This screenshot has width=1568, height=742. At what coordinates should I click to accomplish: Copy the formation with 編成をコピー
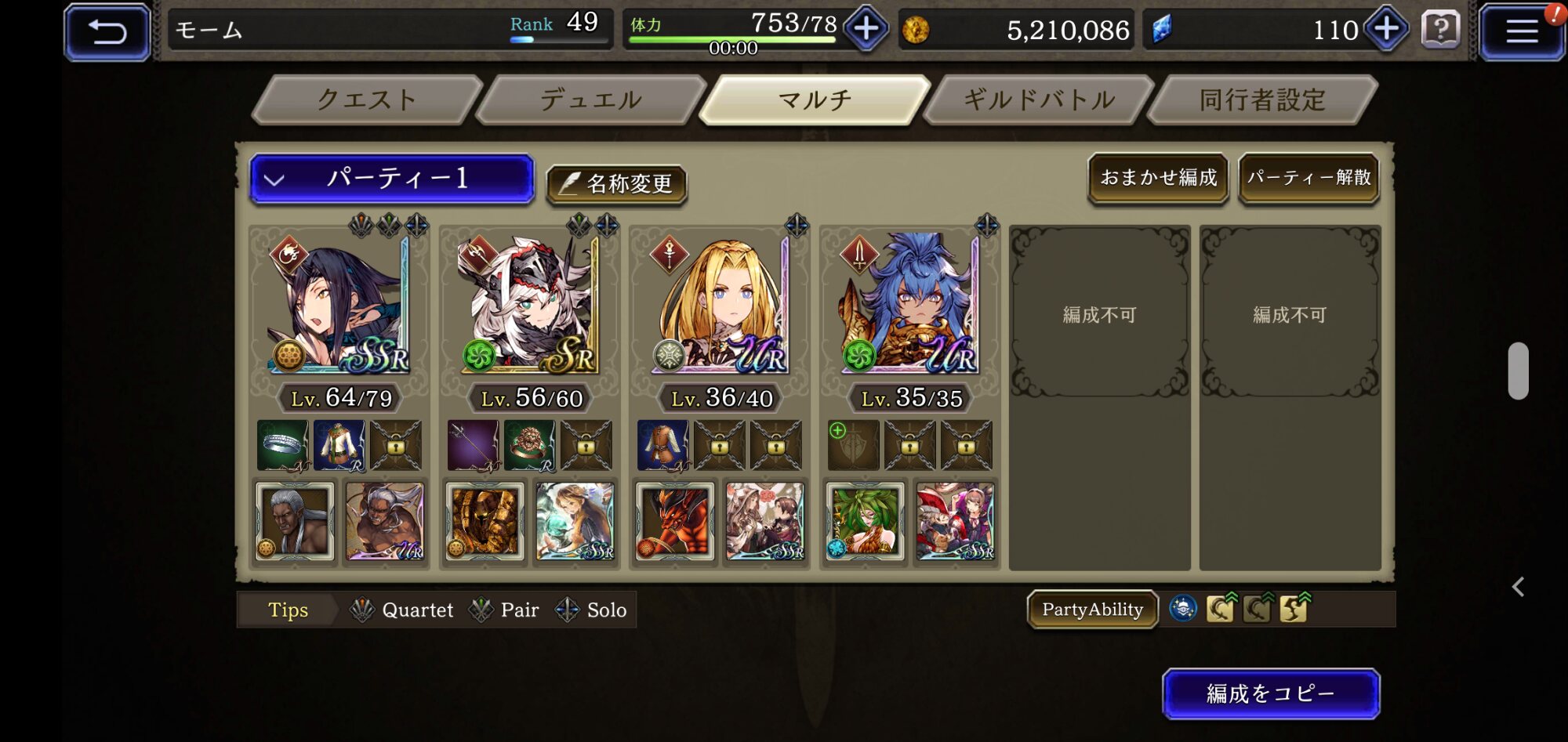click(x=1270, y=693)
